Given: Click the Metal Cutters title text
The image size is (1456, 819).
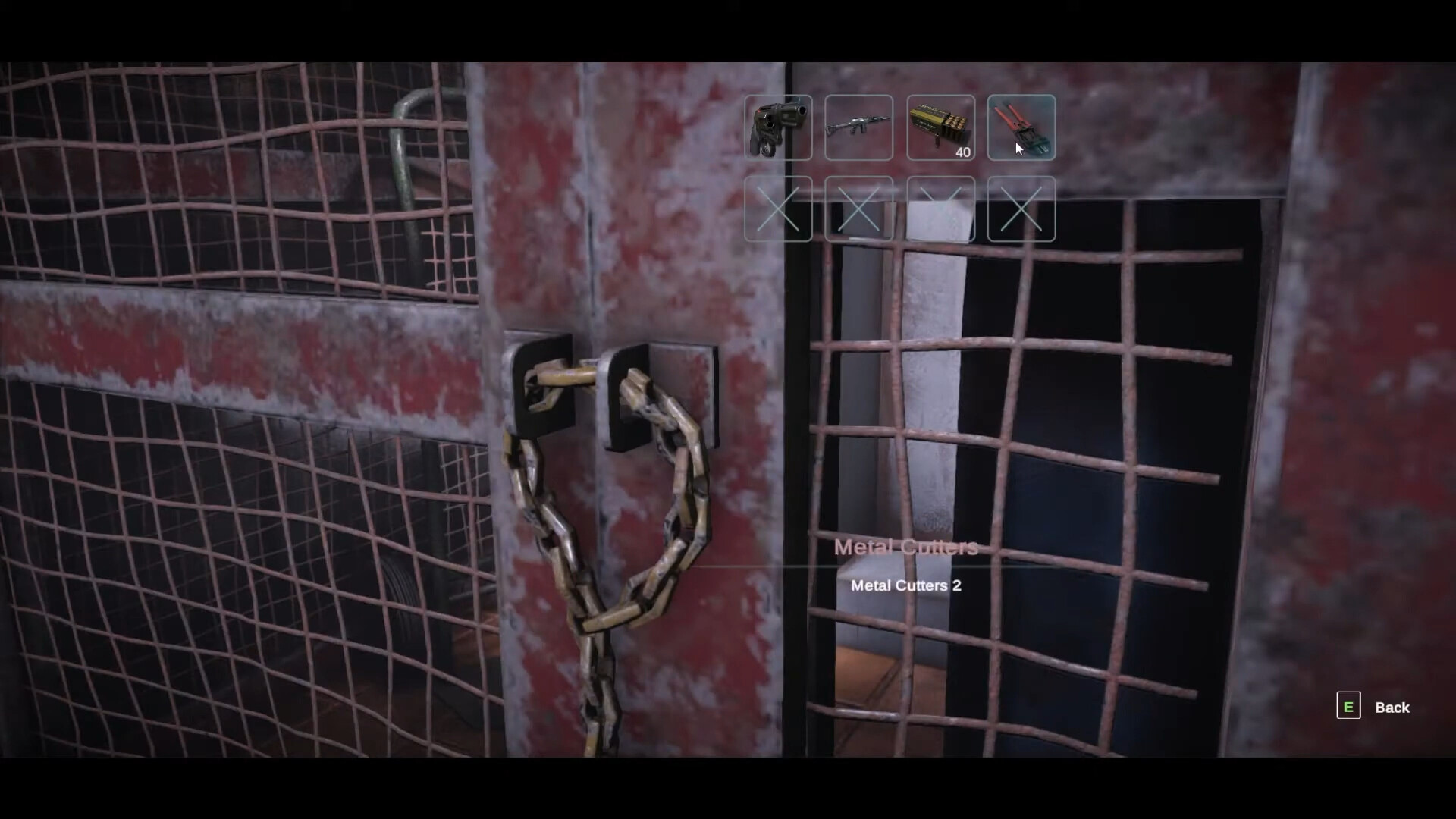Looking at the screenshot, I should (905, 548).
